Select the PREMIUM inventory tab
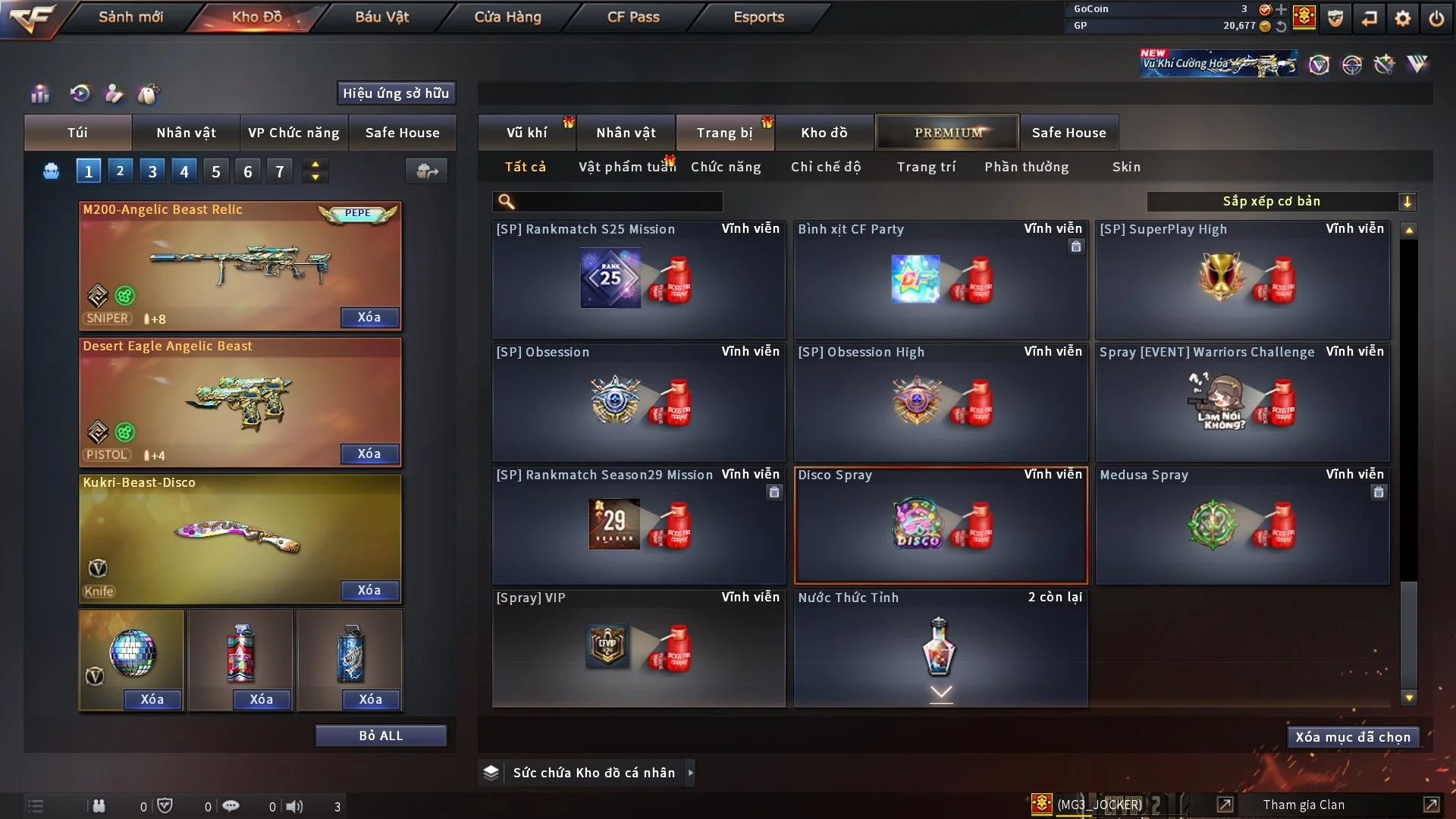The height and width of the screenshot is (819, 1456). click(x=947, y=133)
